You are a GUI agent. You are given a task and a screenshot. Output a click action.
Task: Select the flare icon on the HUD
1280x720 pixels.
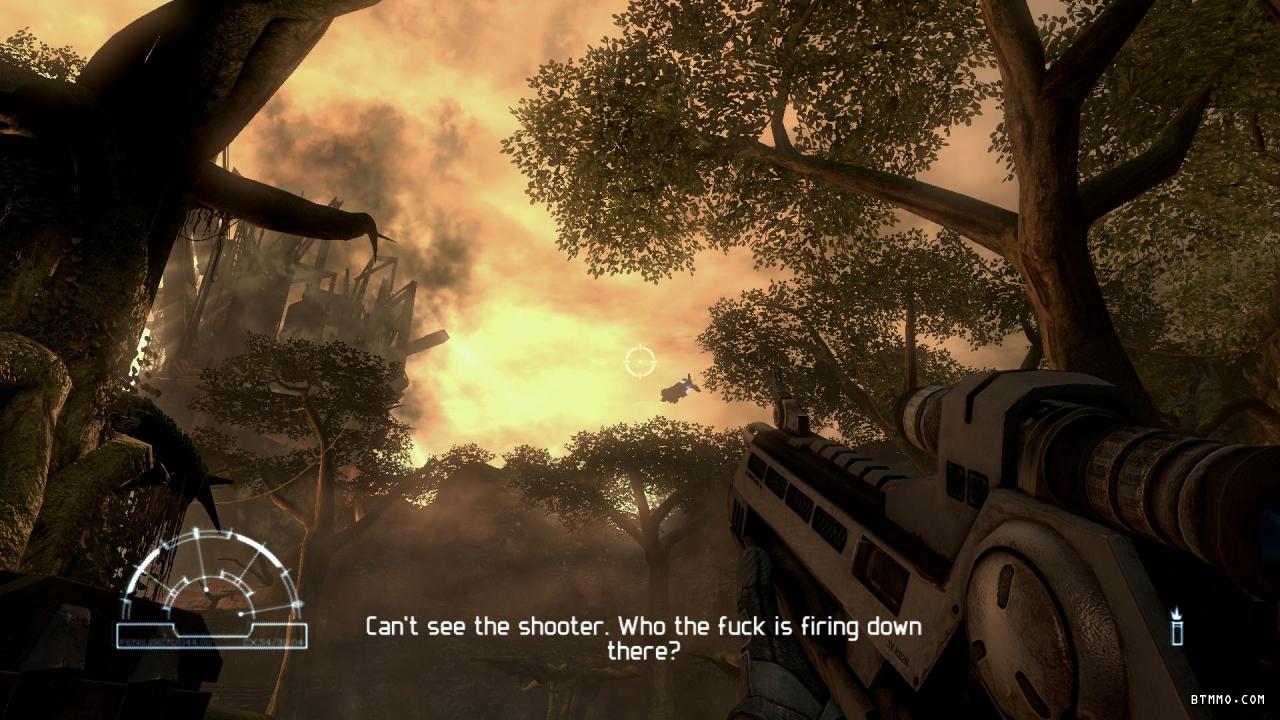click(1177, 628)
